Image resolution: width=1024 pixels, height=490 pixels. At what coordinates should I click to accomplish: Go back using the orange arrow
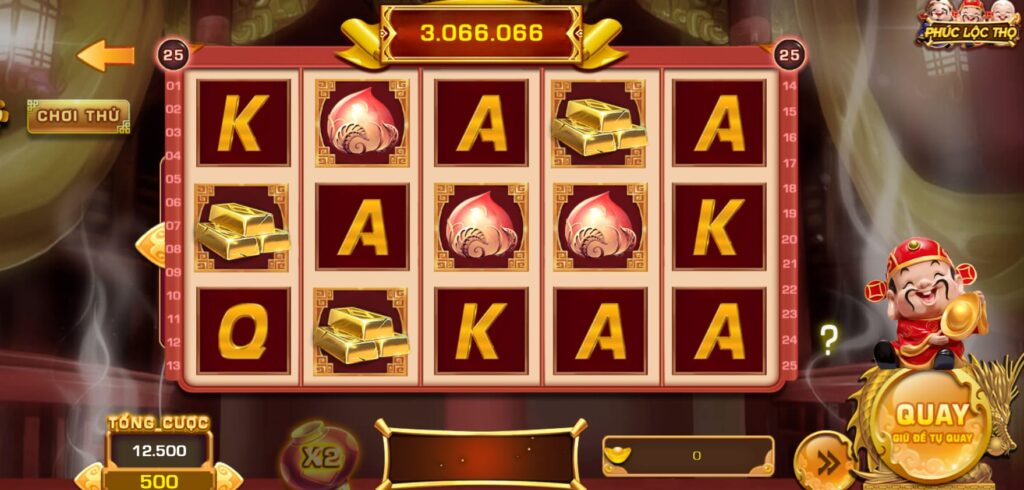coord(106,56)
